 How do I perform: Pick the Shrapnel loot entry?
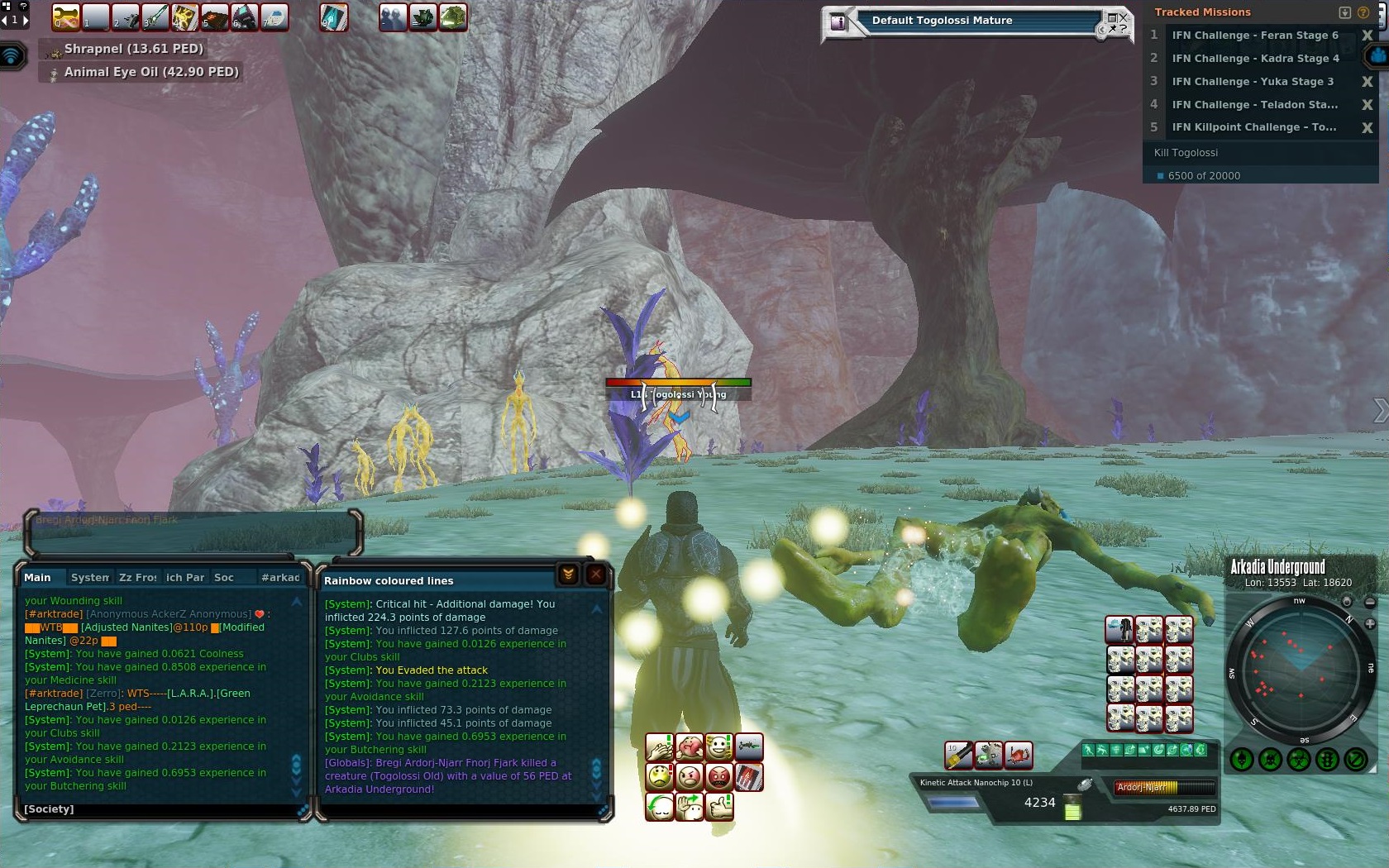pos(133,49)
